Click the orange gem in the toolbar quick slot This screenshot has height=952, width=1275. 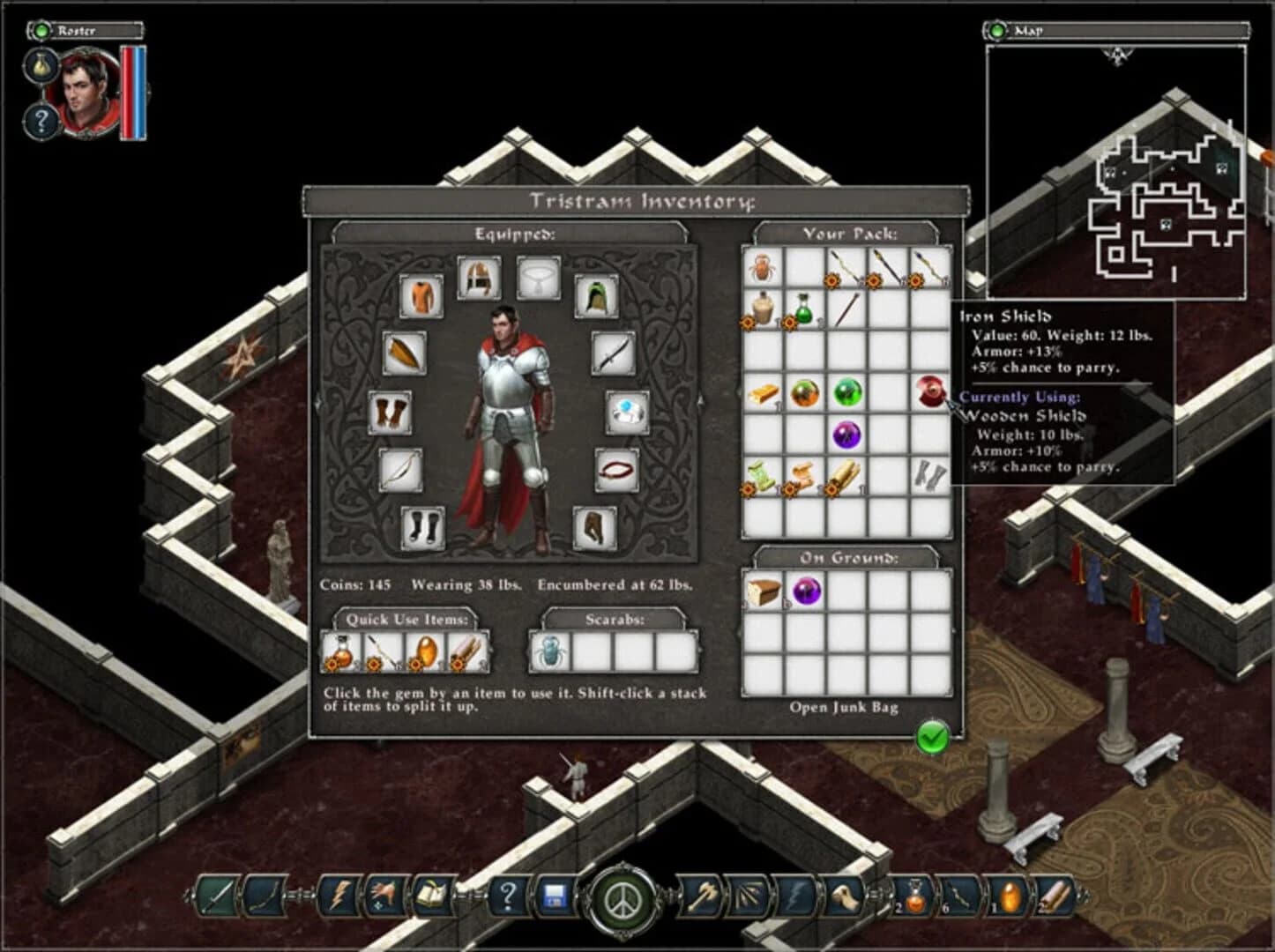pyautogui.click(x=1010, y=896)
